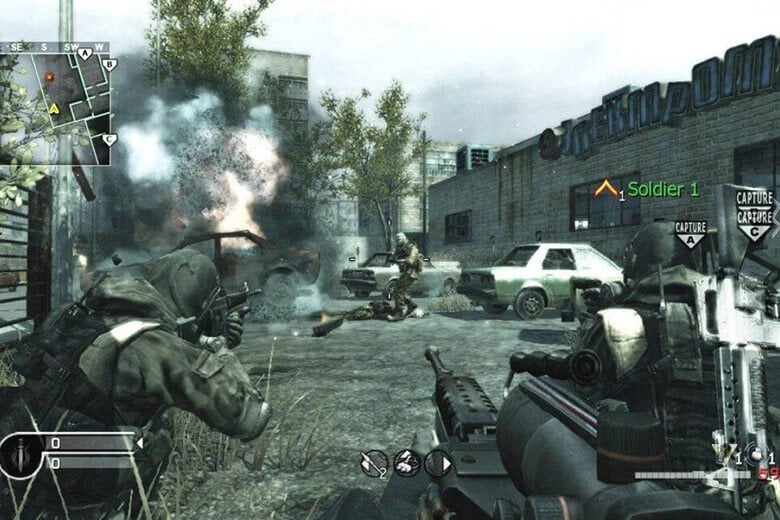Viewport: 780px width, 520px height.
Task: Select the fist perk icon
Action: click(x=406, y=462)
